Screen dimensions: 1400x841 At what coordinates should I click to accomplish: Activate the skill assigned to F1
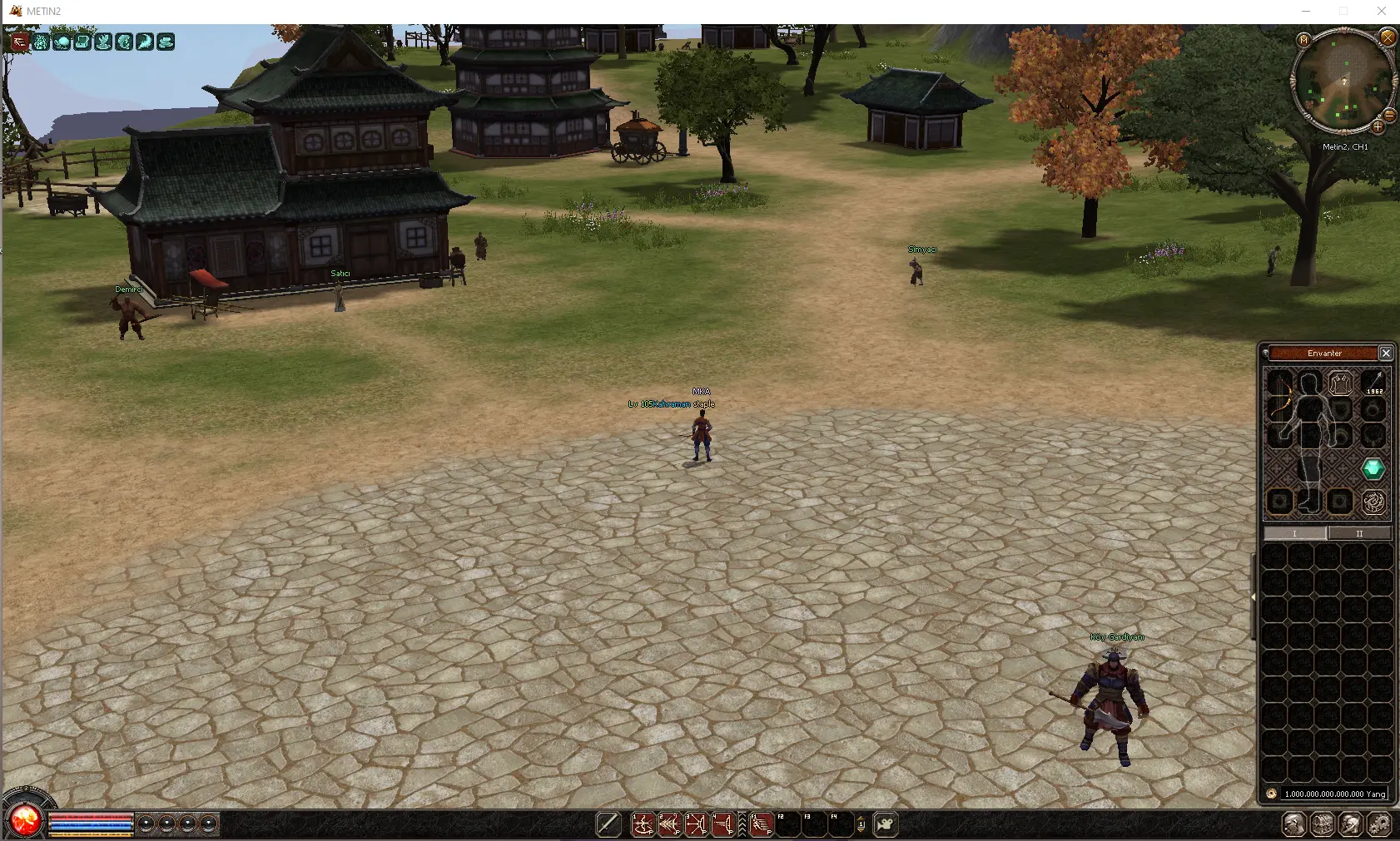[x=760, y=825]
